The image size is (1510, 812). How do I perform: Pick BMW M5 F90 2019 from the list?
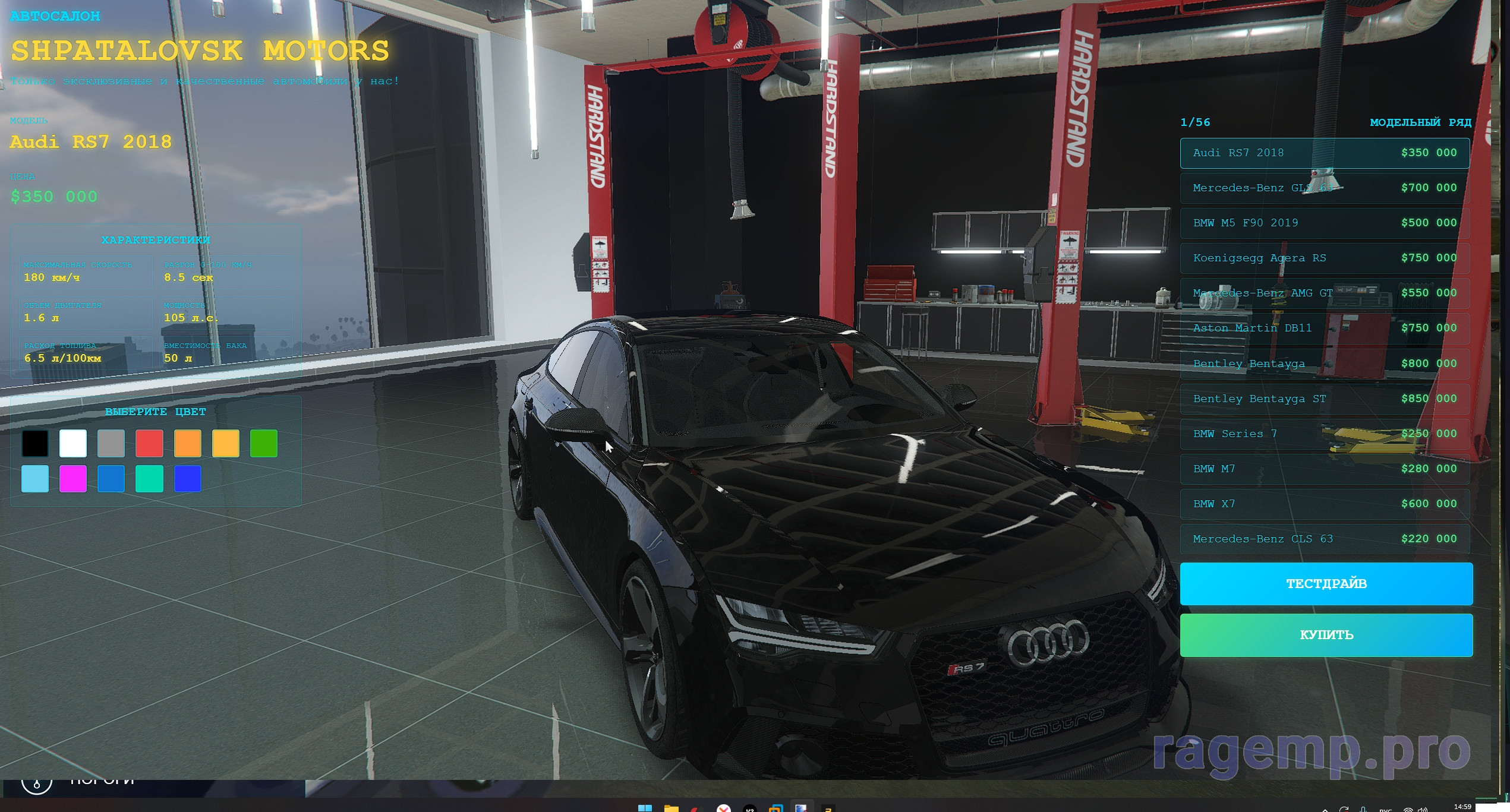[x=1324, y=223]
